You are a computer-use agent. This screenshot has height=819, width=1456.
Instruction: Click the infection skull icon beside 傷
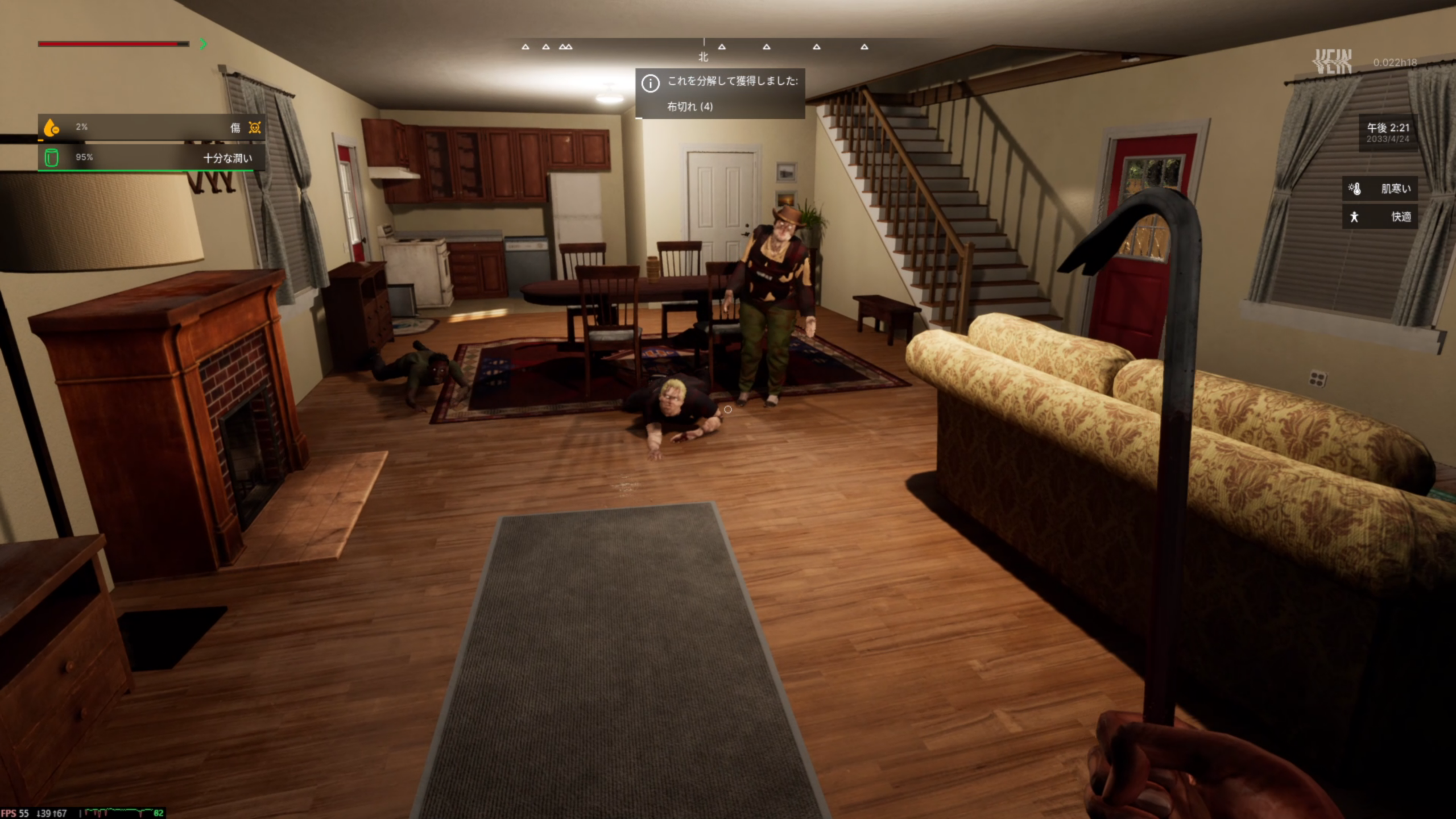(x=255, y=127)
